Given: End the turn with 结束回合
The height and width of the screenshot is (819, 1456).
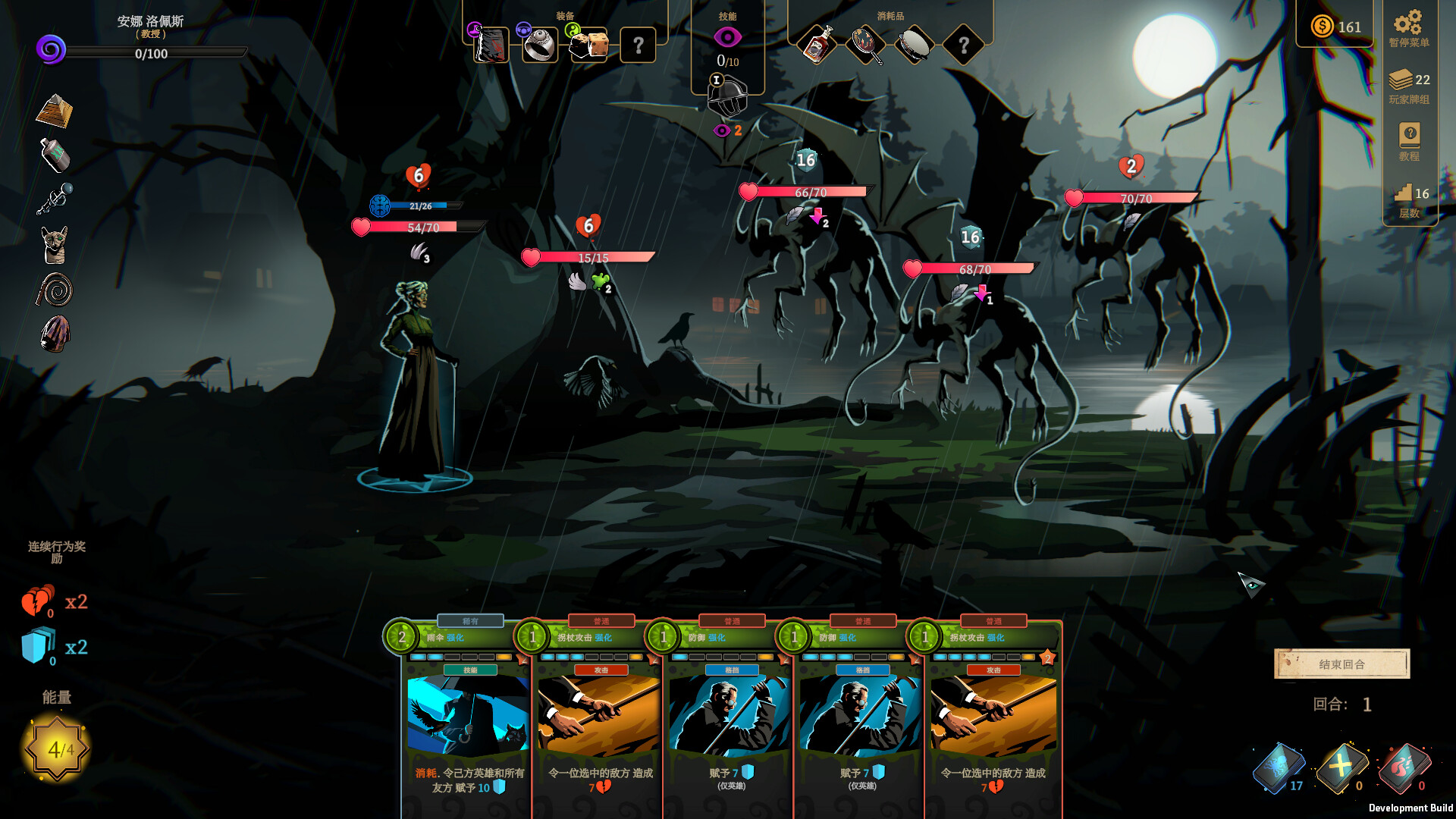Looking at the screenshot, I should click(x=1341, y=664).
